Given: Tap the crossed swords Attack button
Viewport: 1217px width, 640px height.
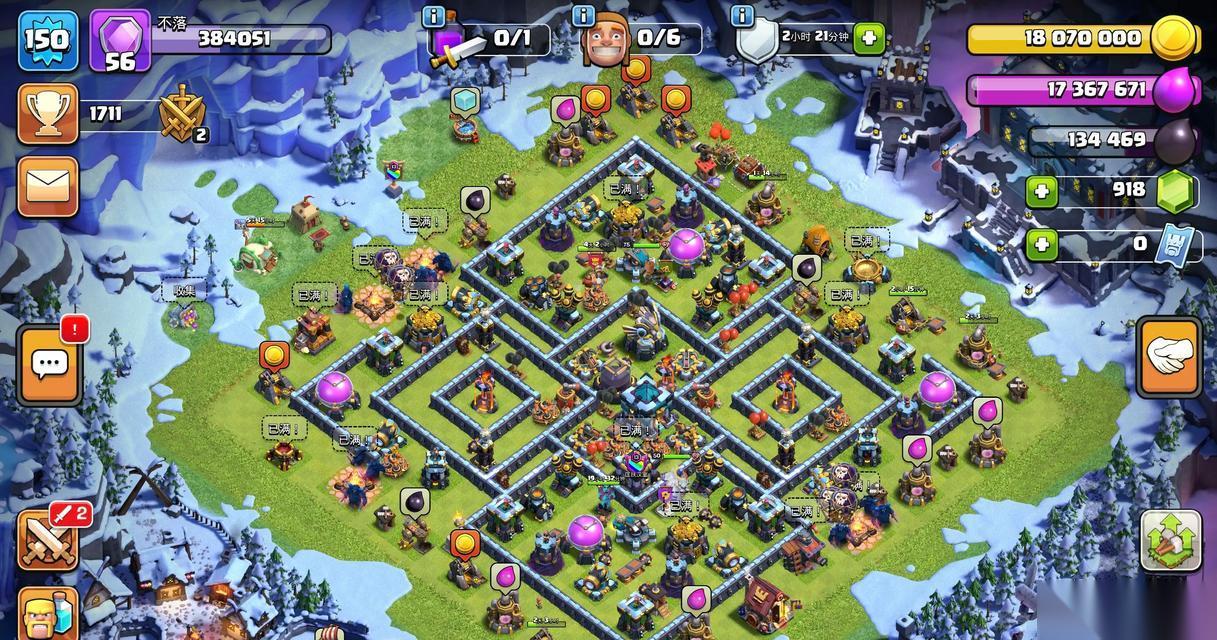Looking at the screenshot, I should tap(47, 539).
